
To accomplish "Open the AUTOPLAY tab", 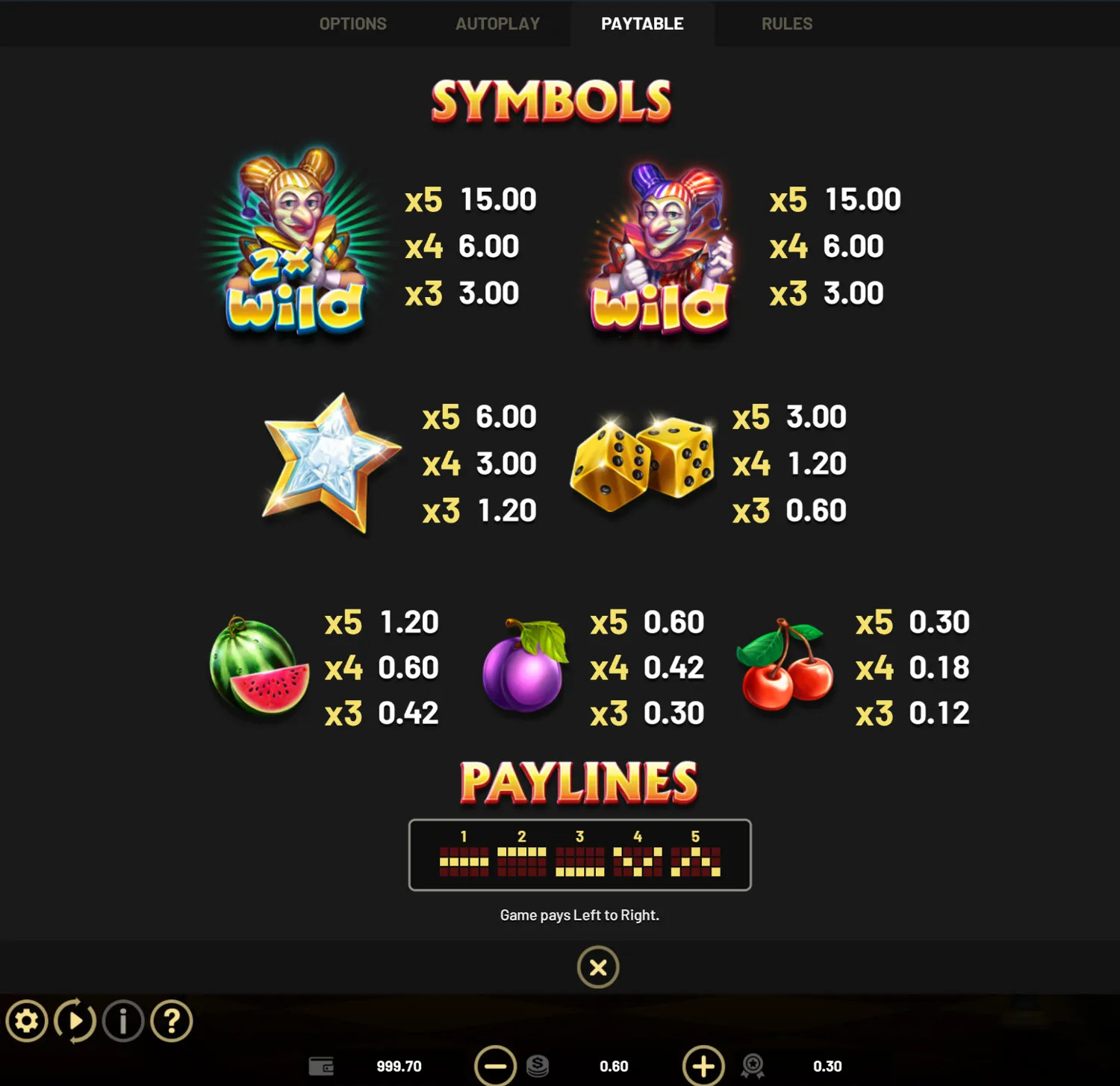I will click(x=497, y=23).
